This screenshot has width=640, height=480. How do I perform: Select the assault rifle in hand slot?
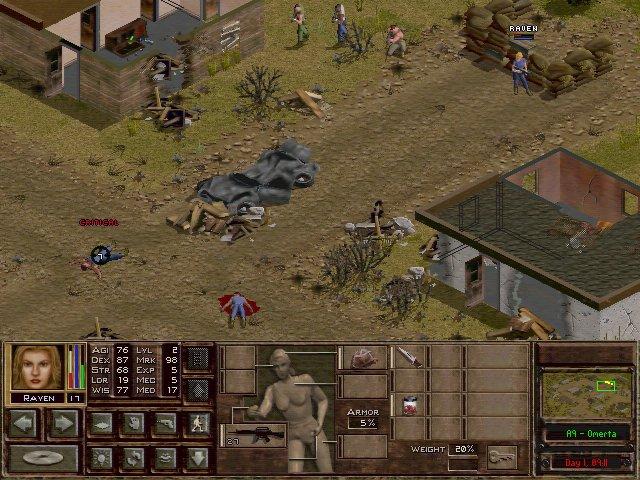pos(258,434)
